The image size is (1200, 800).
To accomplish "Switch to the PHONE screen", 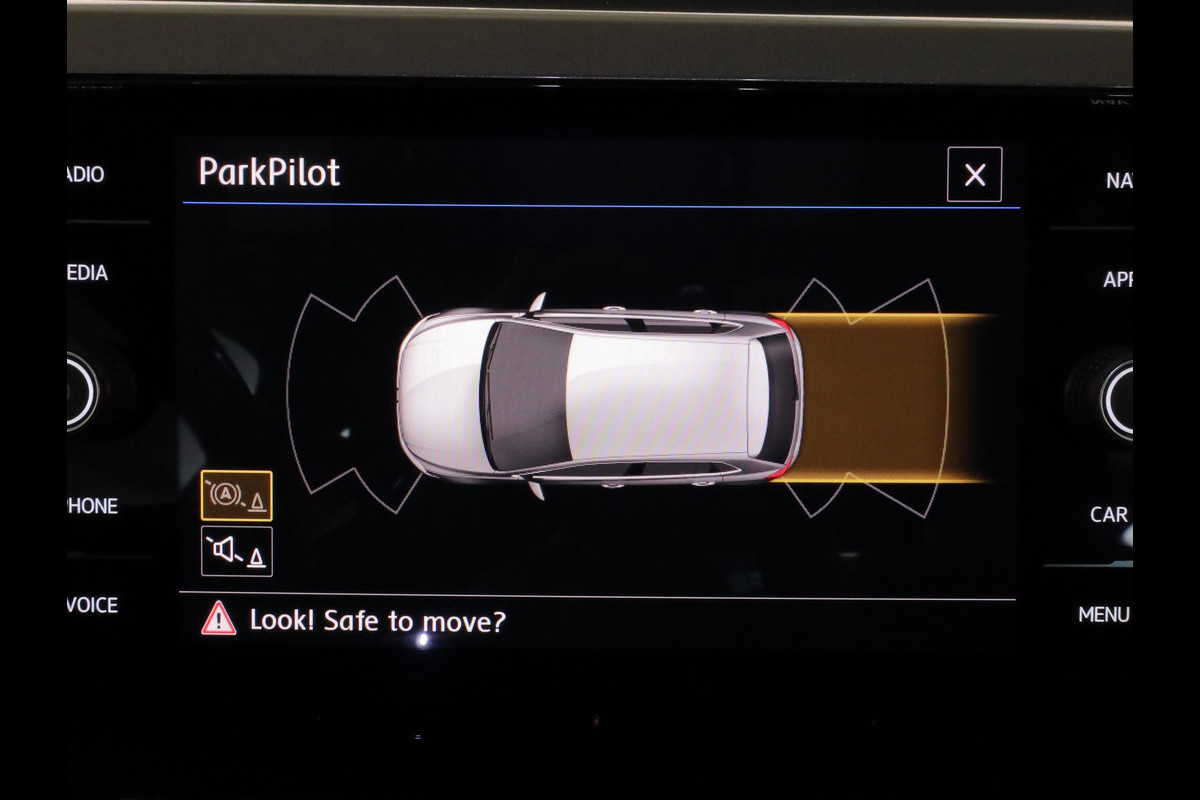I will click(93, 506).
